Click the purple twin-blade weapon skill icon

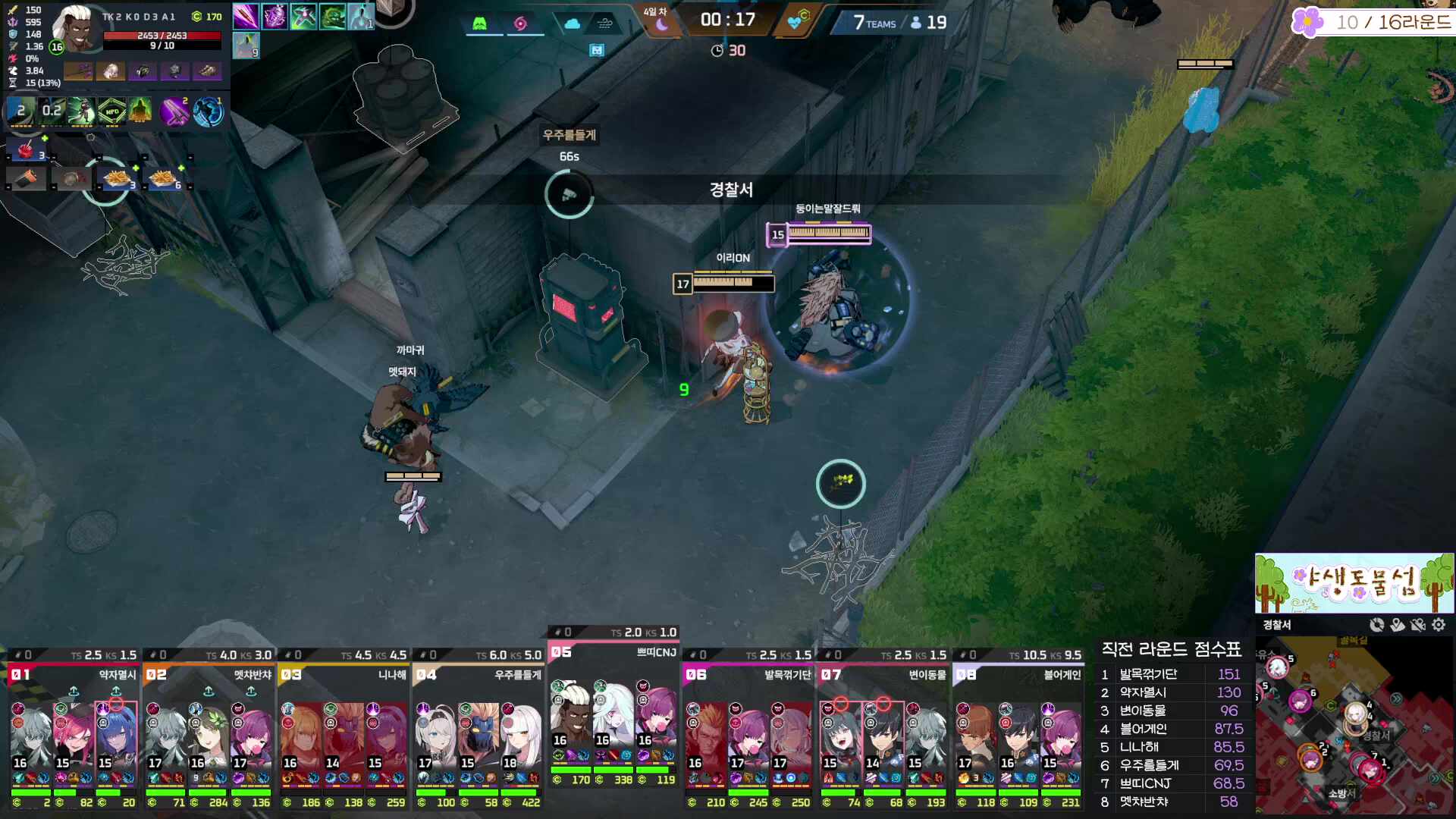pyautogui.click(x=174, y=112)
